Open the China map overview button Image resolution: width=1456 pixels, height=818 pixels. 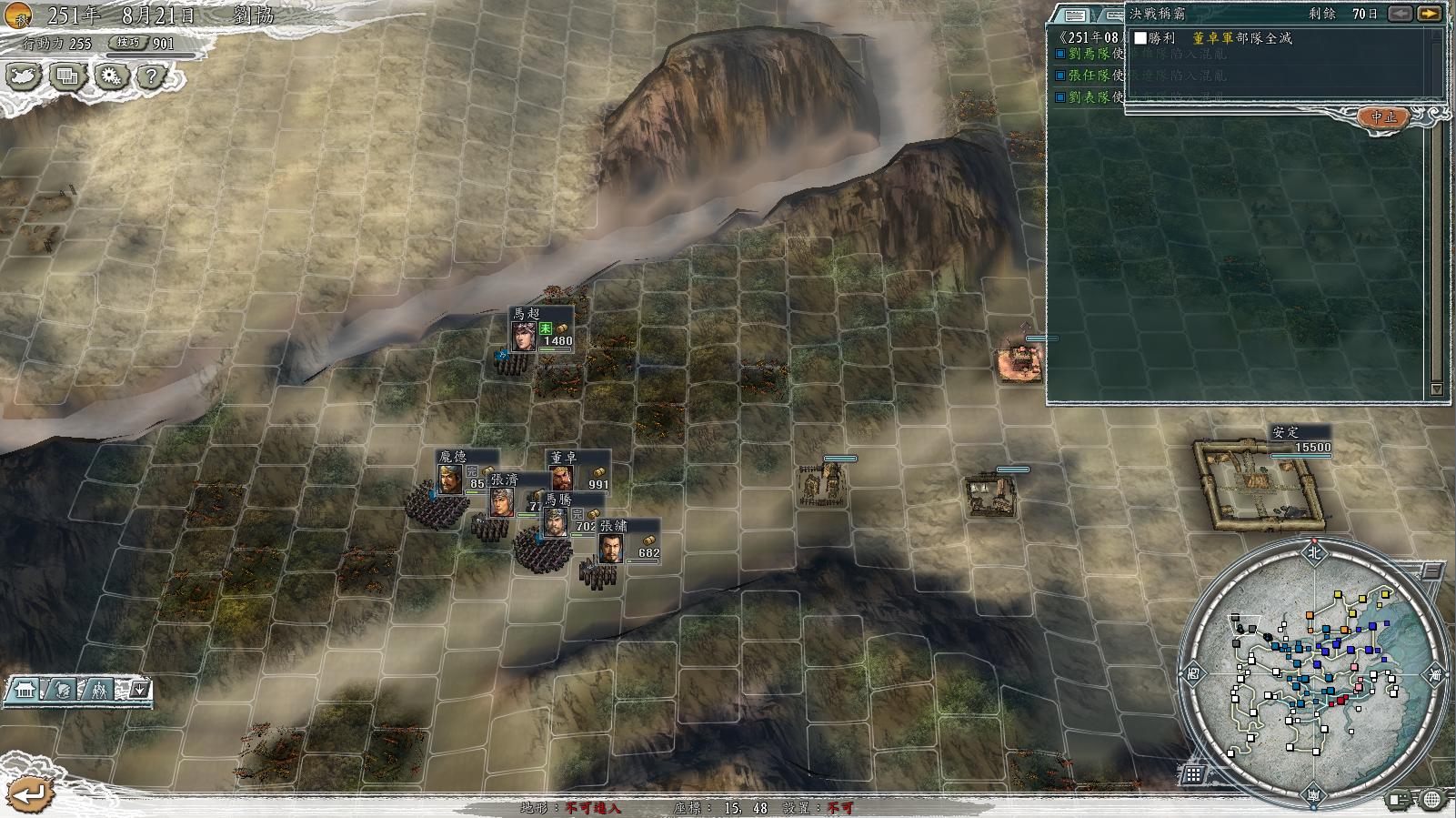pos(24,76)
